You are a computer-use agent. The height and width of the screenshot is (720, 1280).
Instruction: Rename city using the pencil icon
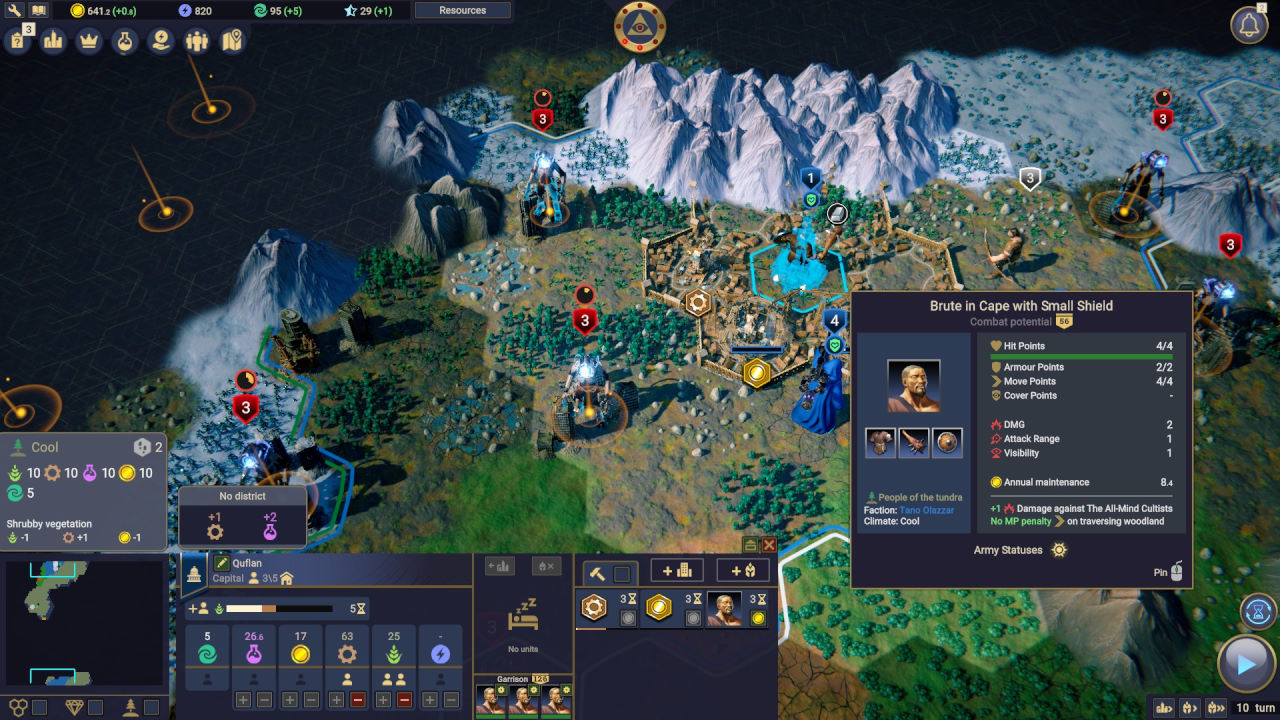(222, 564)
